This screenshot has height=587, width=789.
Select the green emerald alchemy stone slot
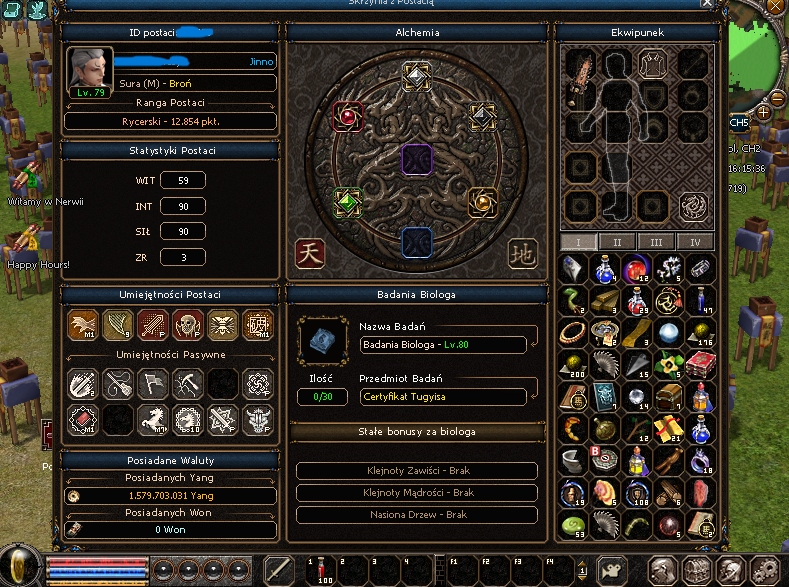coord(347,201)
